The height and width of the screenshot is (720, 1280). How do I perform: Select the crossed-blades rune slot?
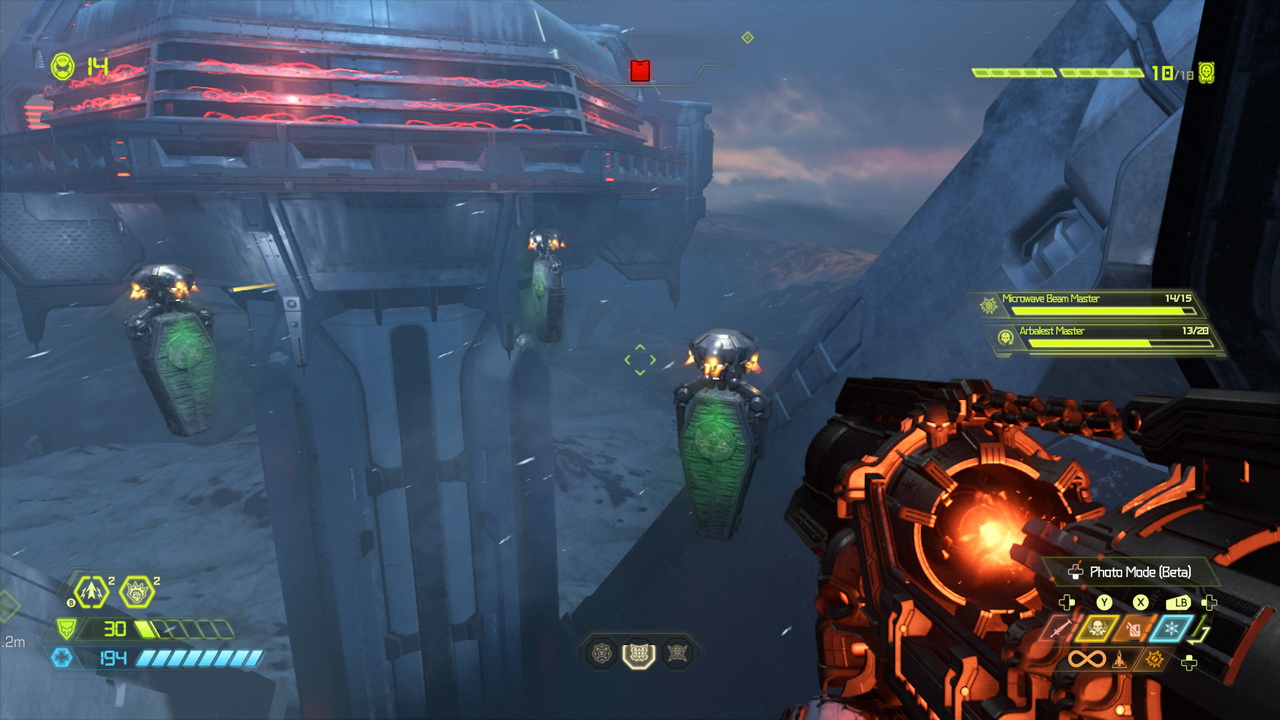pos(676,654)
